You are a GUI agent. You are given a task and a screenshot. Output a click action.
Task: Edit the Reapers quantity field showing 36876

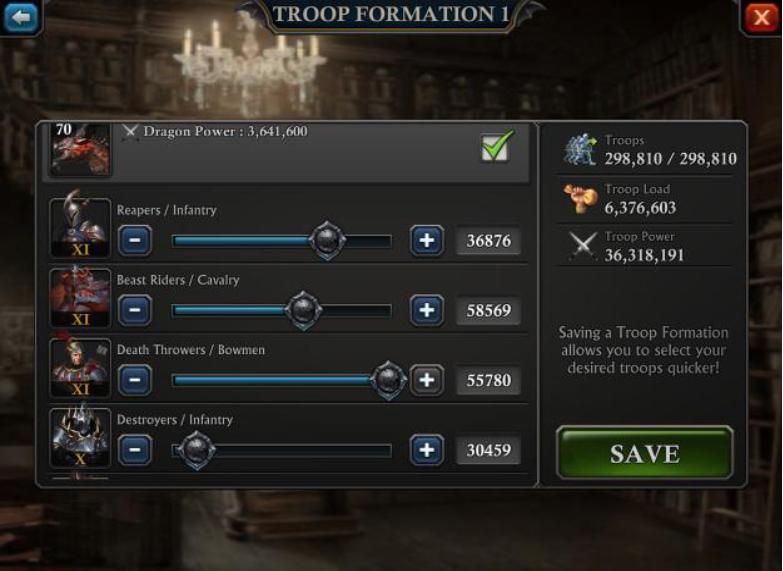(489, 241)
